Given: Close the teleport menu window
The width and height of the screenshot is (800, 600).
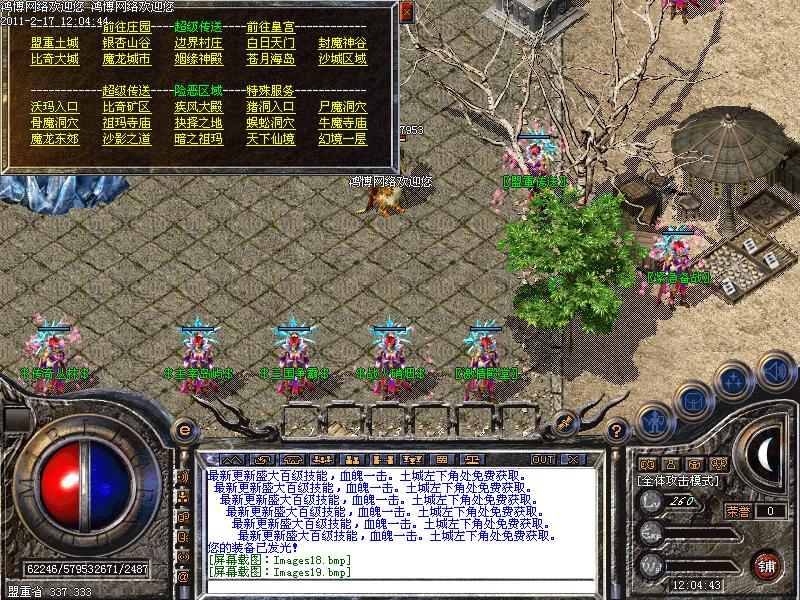Looking at the screenshot, I should pos(406,12).
